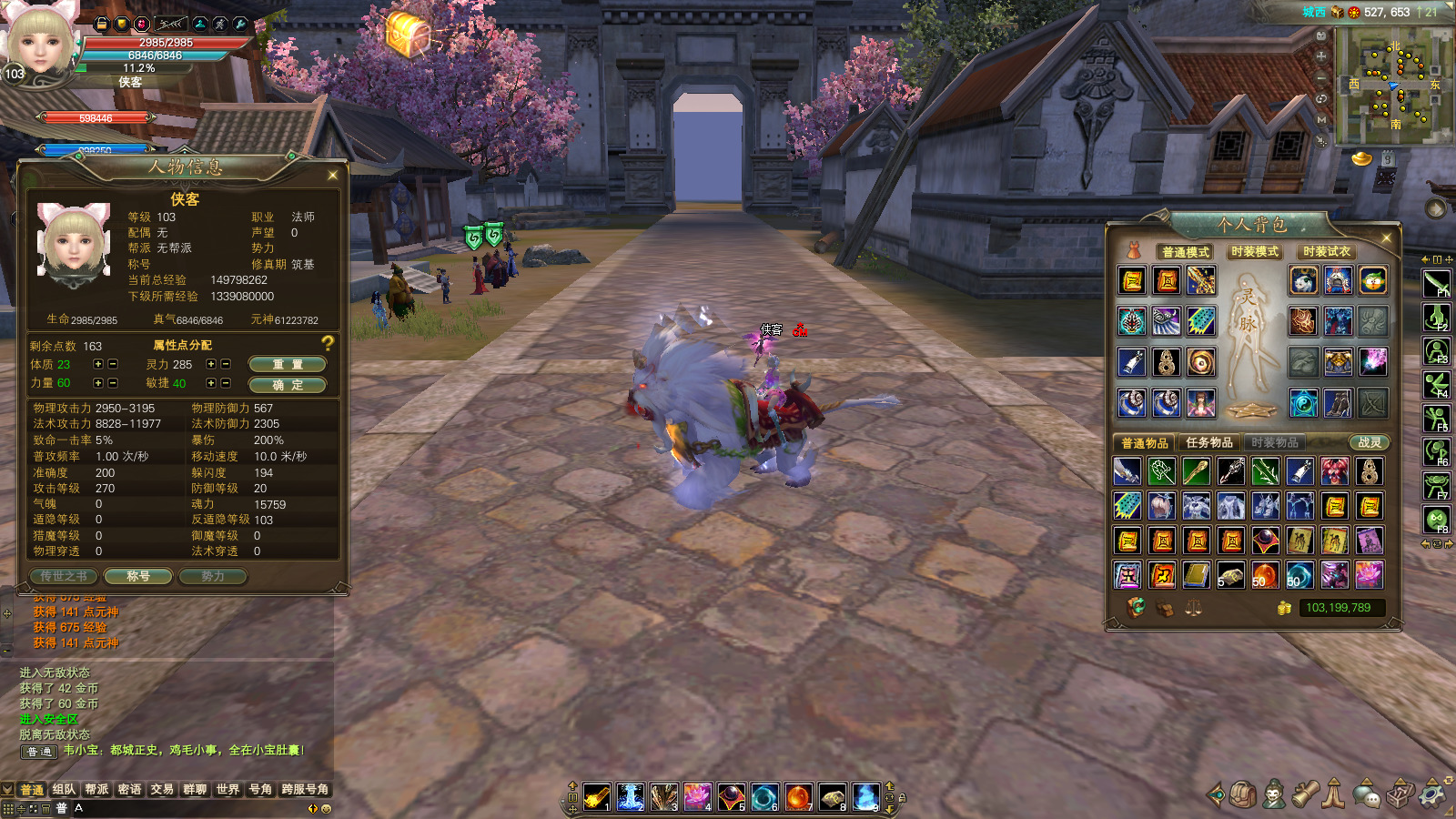
Task: Confirm attribute points with 确定
Action: tap(288, 385)
